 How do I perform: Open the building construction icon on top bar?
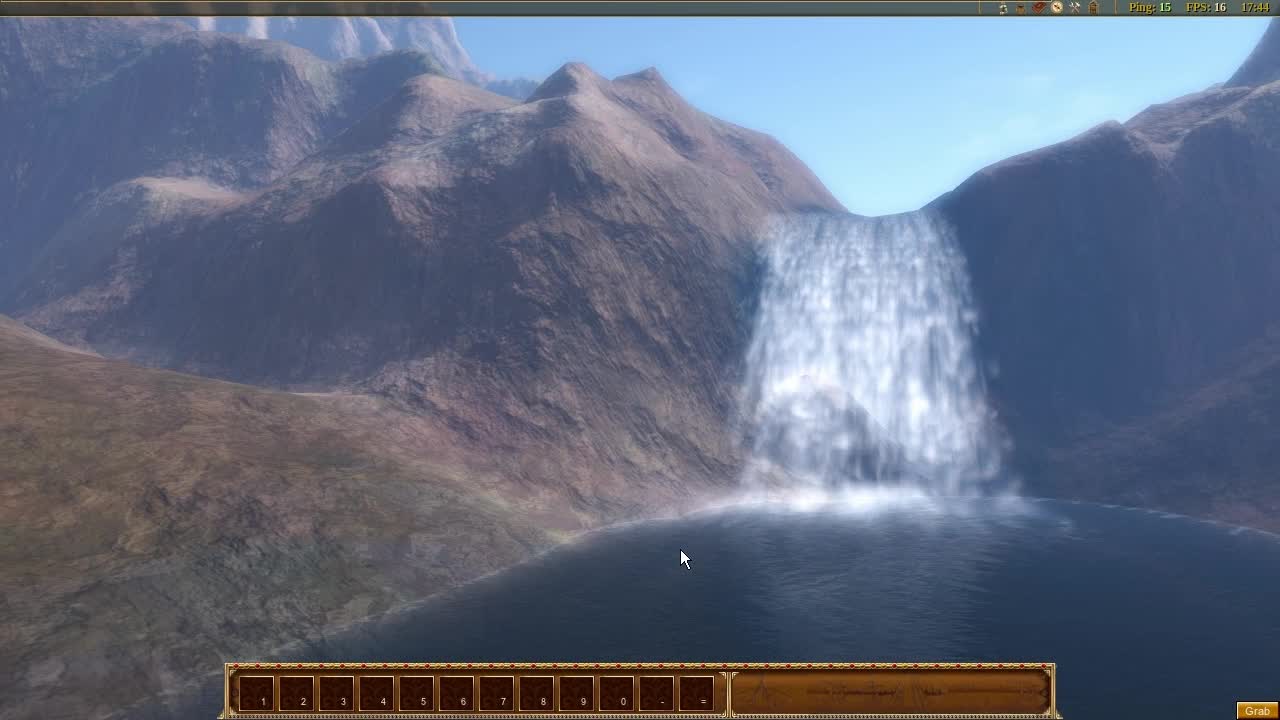click(x=1092, y=8)
